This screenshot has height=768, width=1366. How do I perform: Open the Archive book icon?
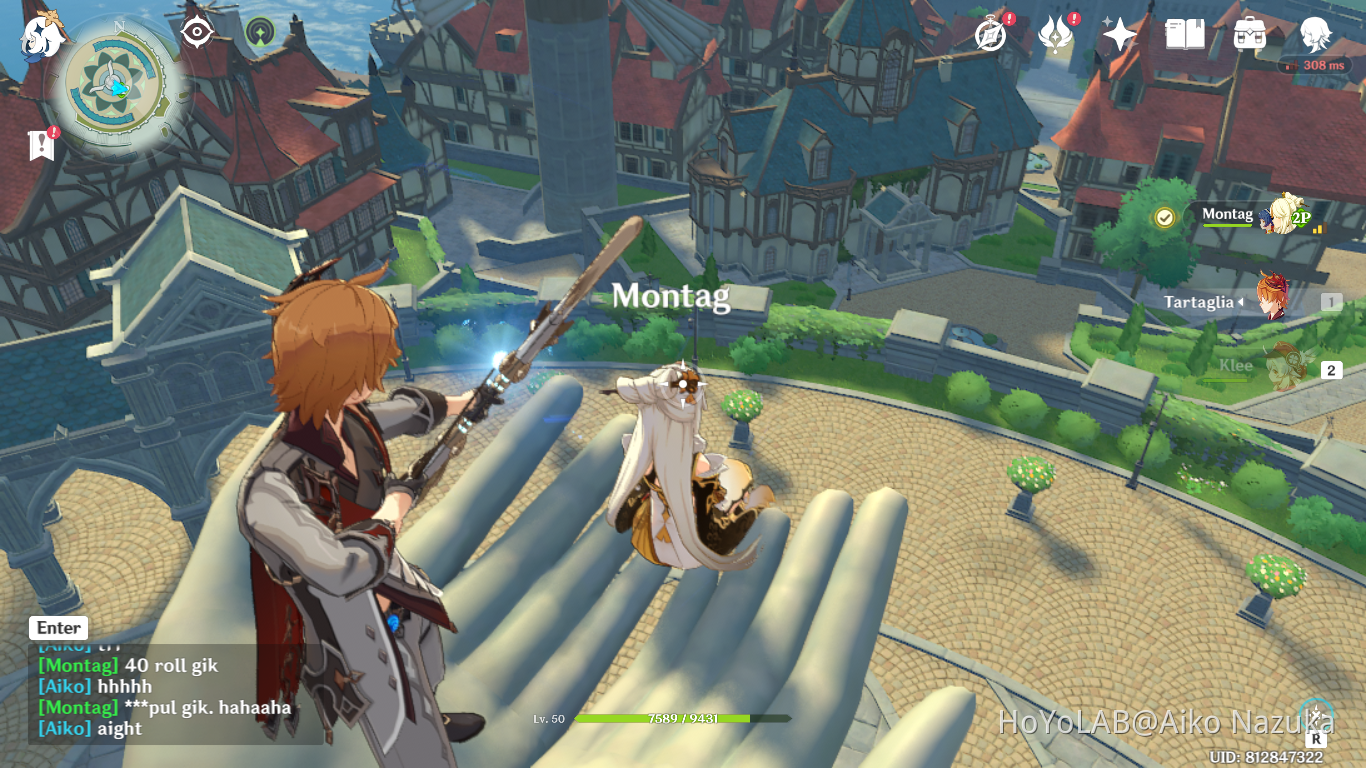1185,33
